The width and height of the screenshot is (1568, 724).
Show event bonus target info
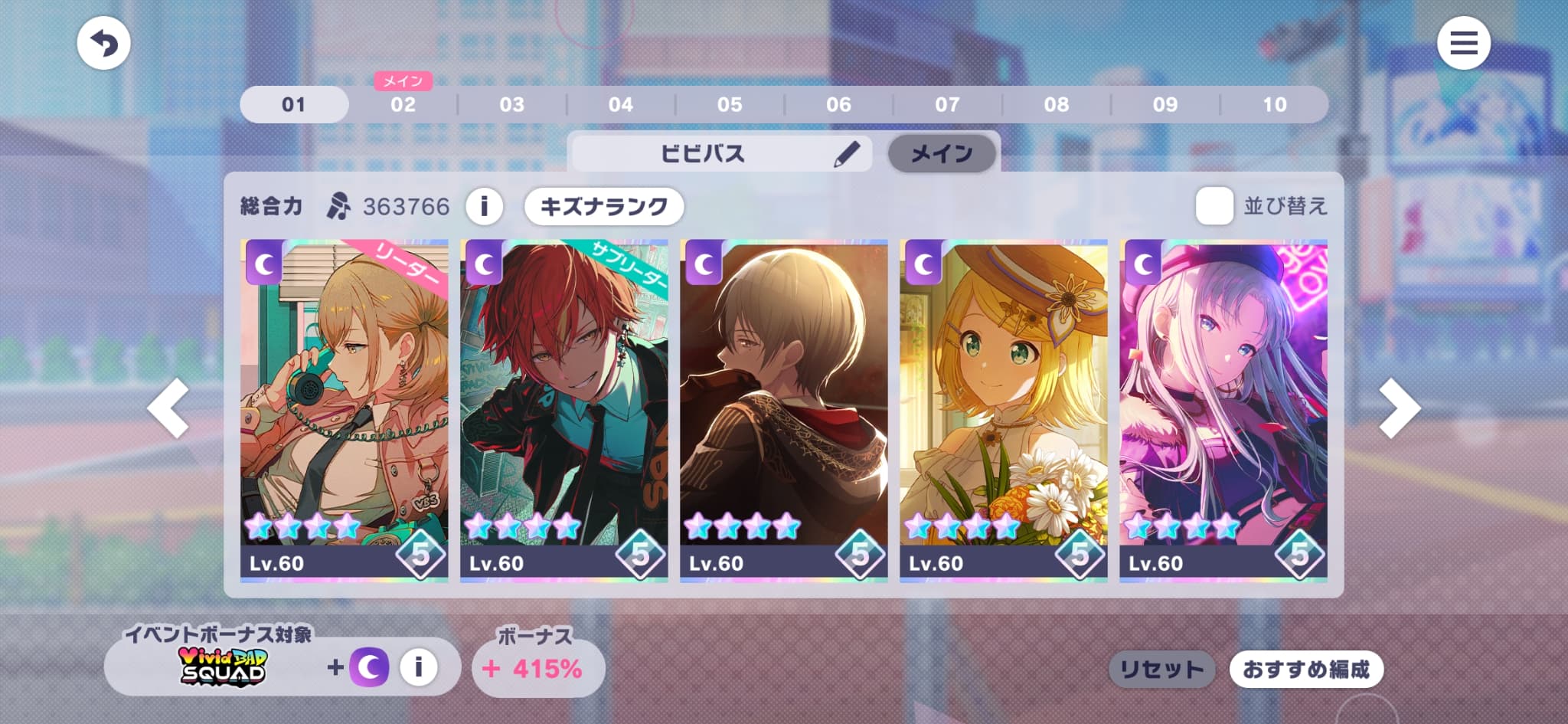[x=418, y=667]
